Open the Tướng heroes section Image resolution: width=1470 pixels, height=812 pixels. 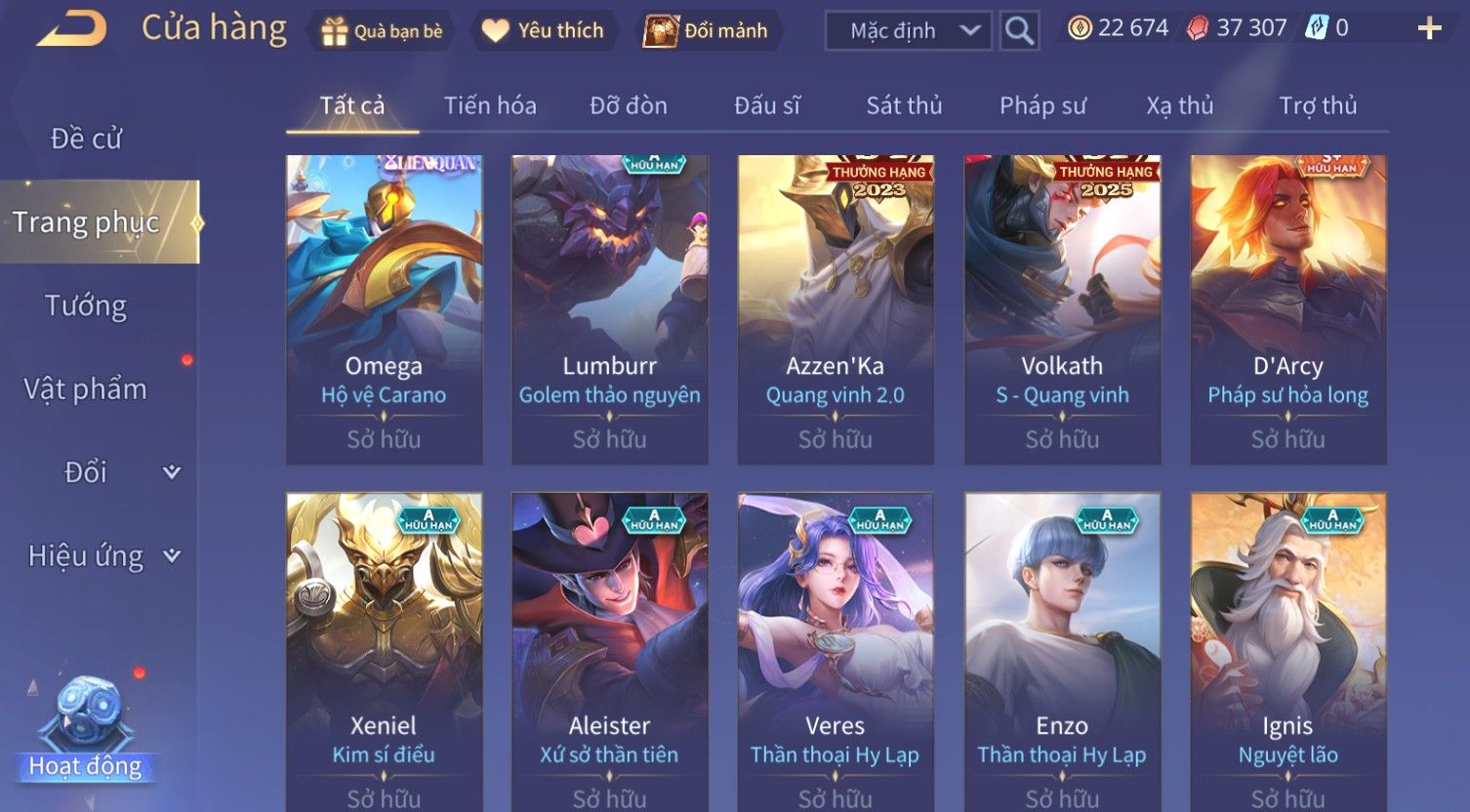click(x=86, y=306)
